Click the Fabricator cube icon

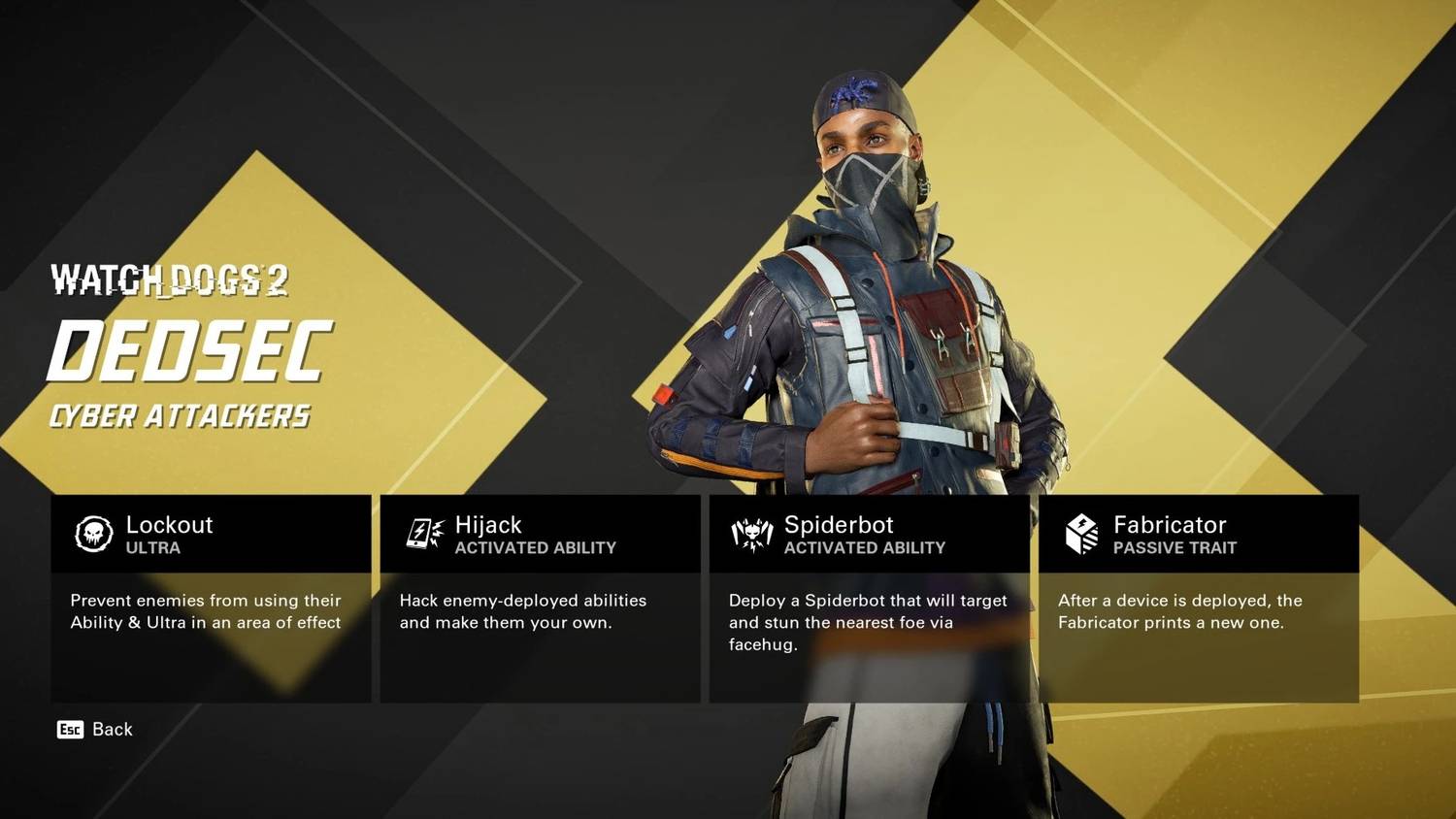tap(1081, 535)
